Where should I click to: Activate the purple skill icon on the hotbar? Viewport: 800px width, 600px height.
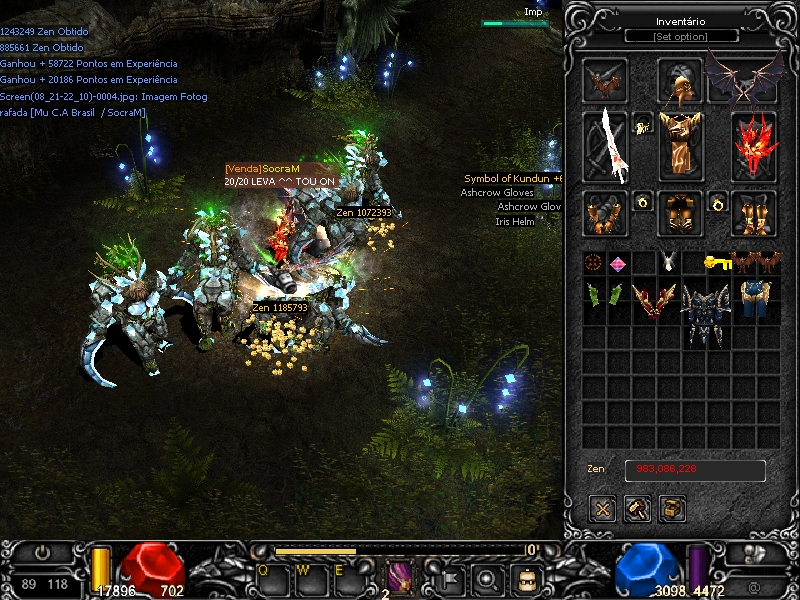point(400,577)
